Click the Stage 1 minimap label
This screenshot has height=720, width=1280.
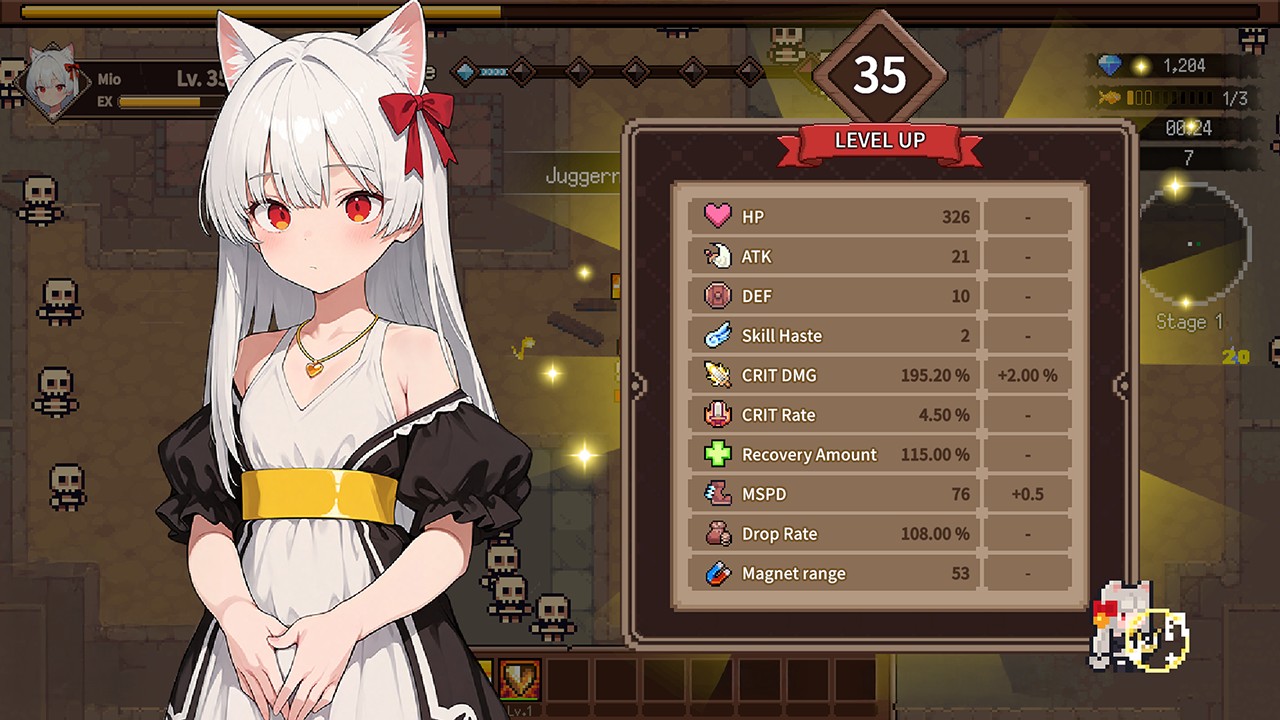(1189, 322)
